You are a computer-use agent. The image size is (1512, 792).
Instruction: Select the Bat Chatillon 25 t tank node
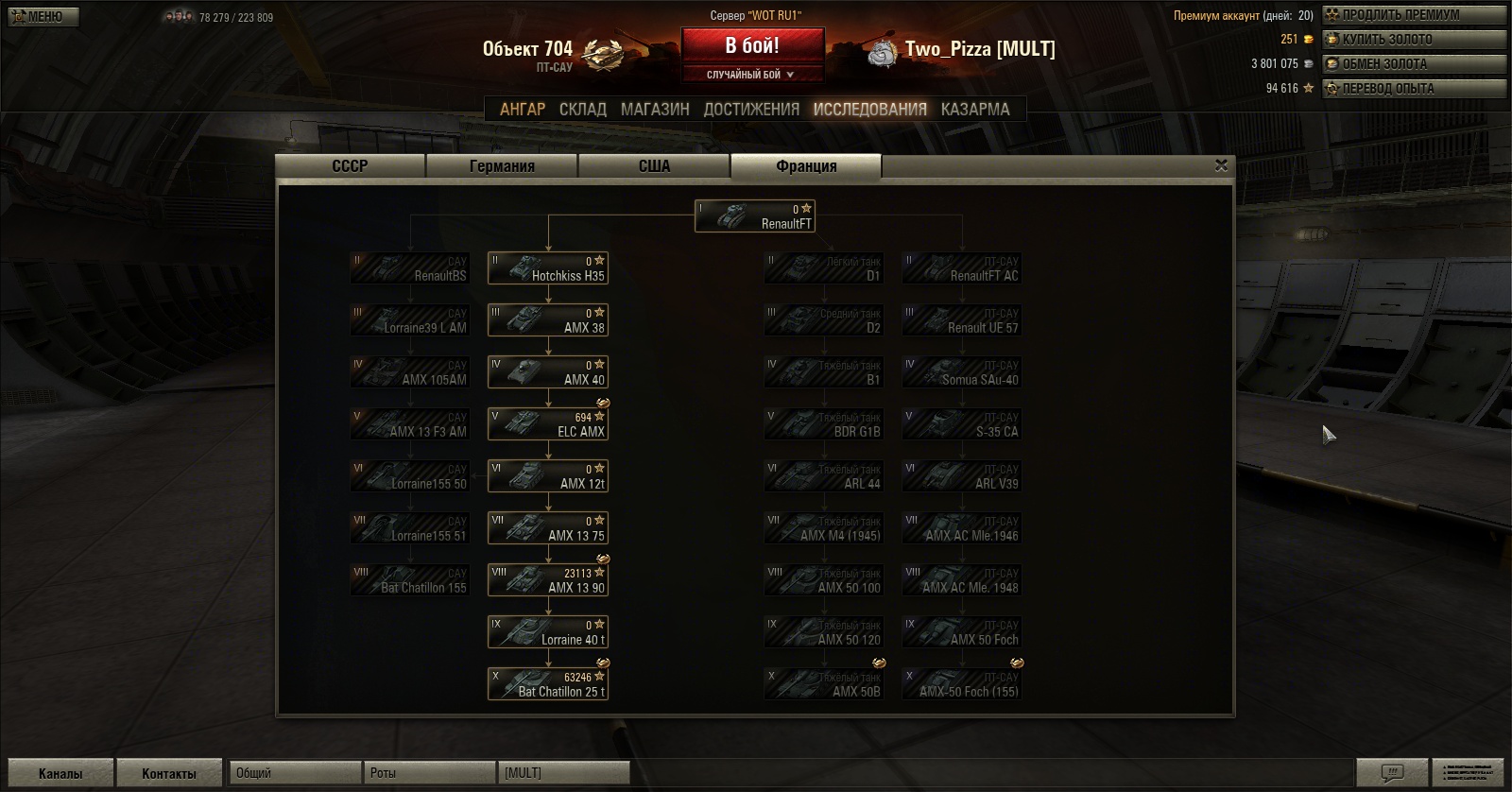547,684
